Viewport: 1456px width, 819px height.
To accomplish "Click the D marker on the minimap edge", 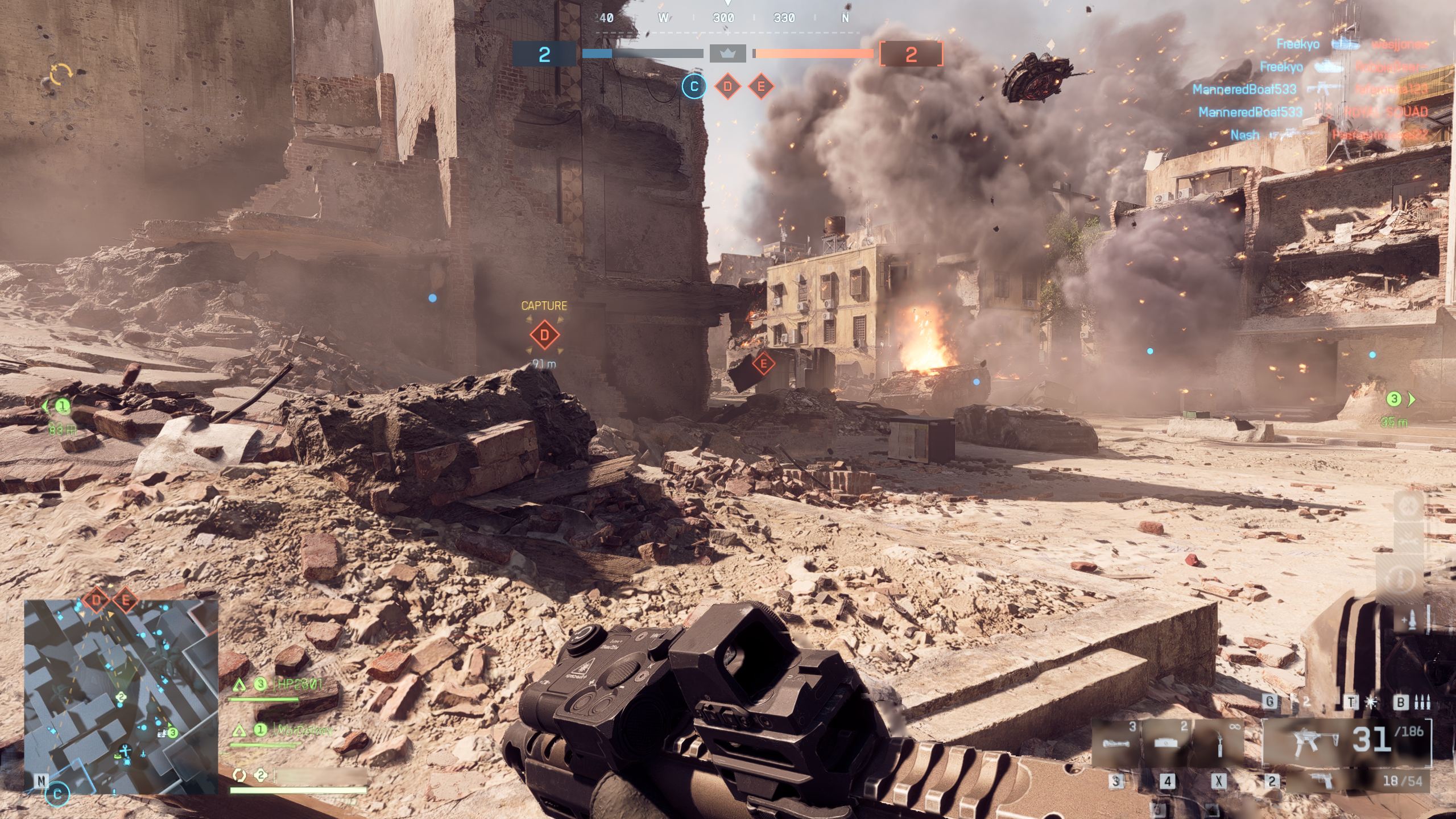I will [x=96, y=600].
